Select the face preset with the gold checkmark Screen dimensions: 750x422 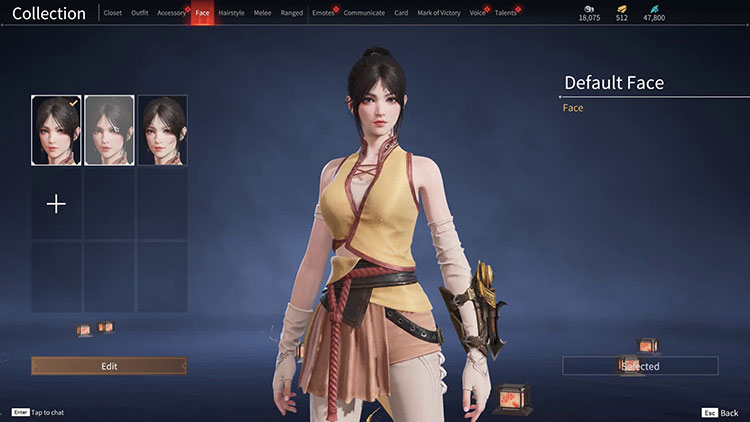pos(57,130)
